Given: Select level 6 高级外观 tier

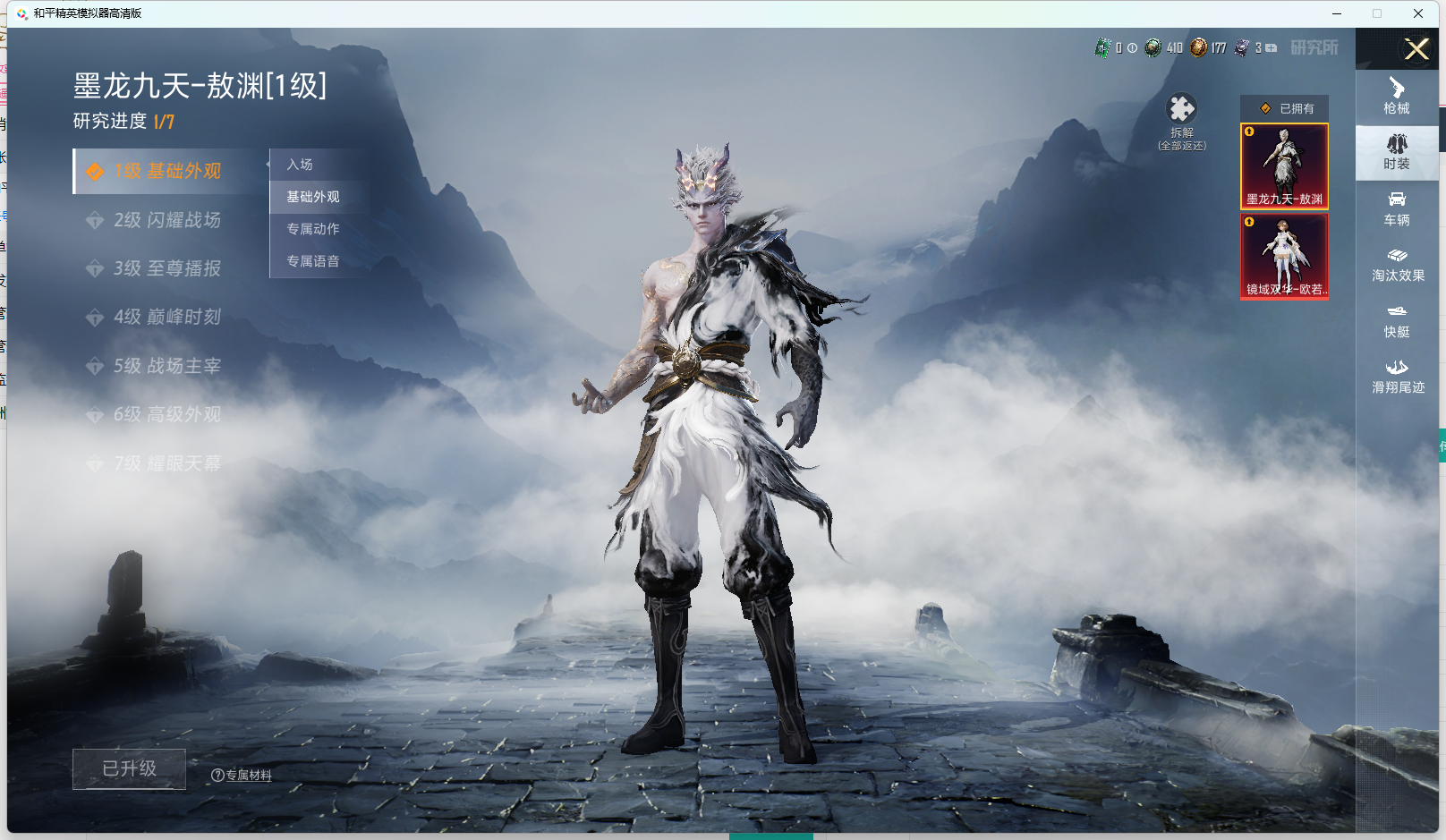Looking at the screenshot, I should [166, 414].
